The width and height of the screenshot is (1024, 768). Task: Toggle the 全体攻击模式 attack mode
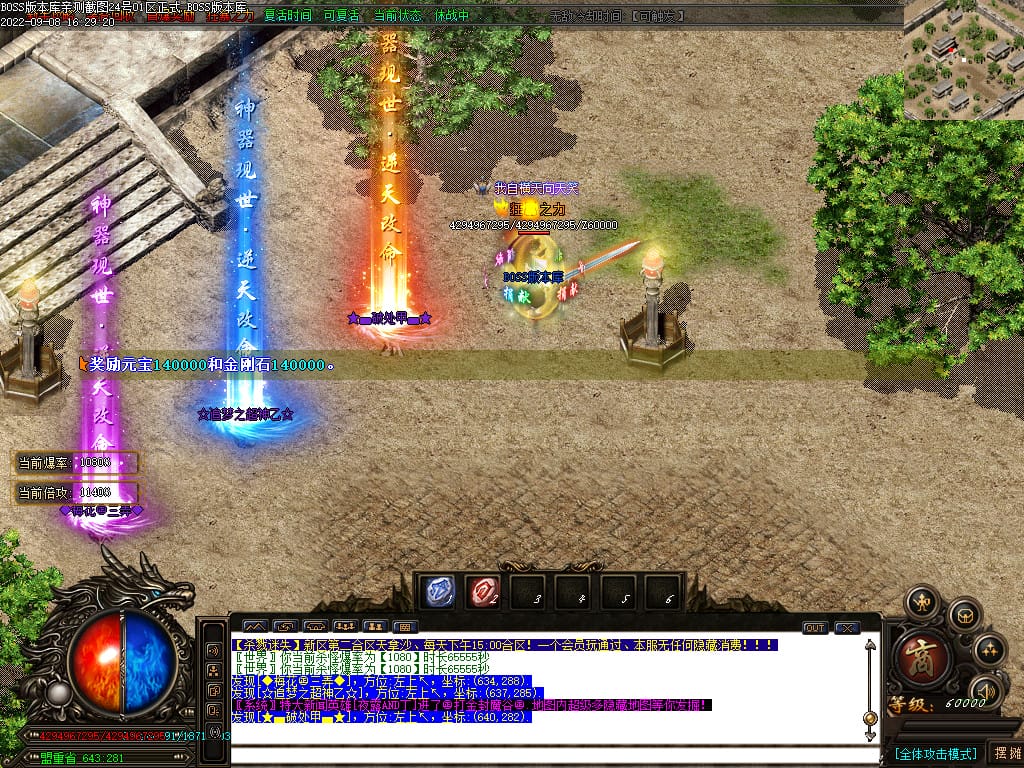coord(935,753)
